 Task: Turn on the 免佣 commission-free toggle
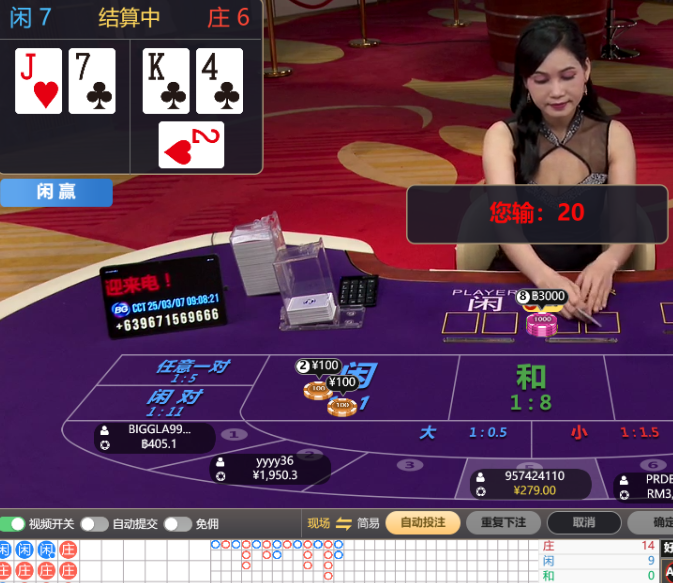[177, 524]
